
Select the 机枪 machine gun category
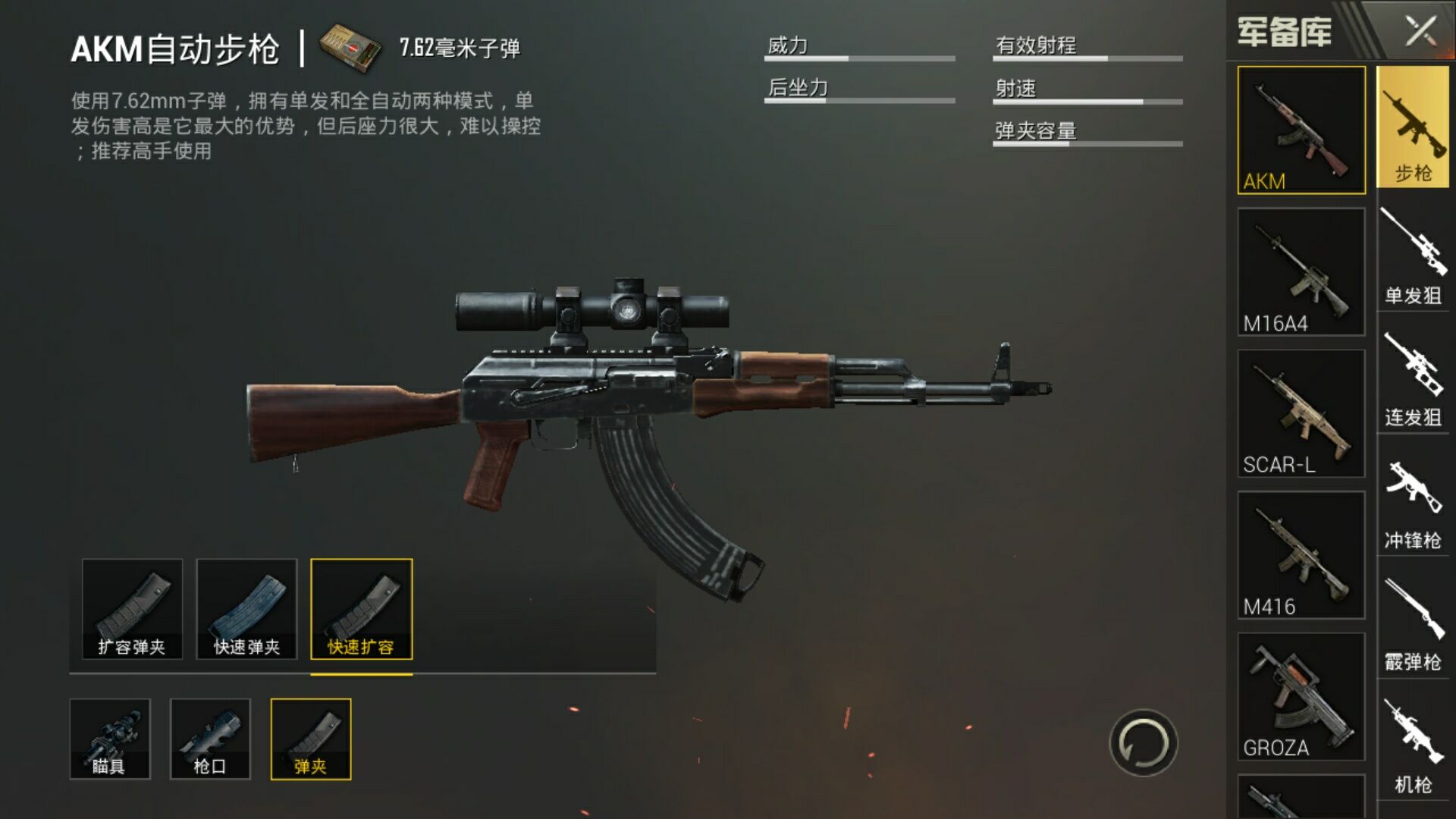click(x=1413, y=747)
